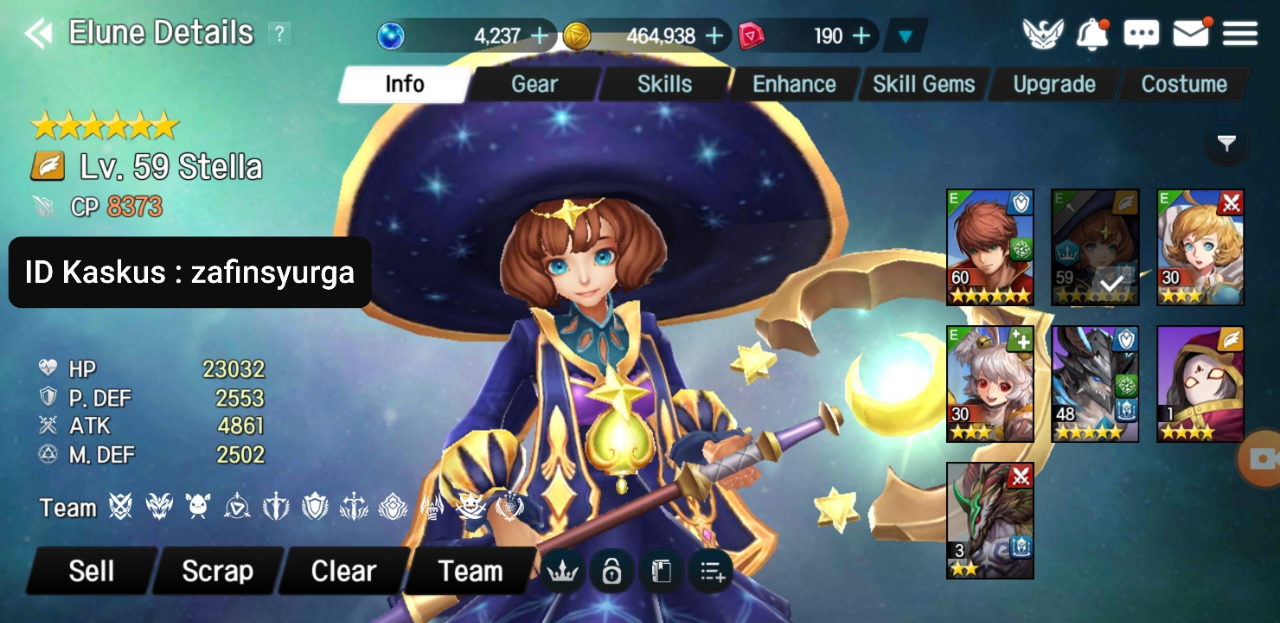Toggle the padlock lock icon

[x=611, y=571]
